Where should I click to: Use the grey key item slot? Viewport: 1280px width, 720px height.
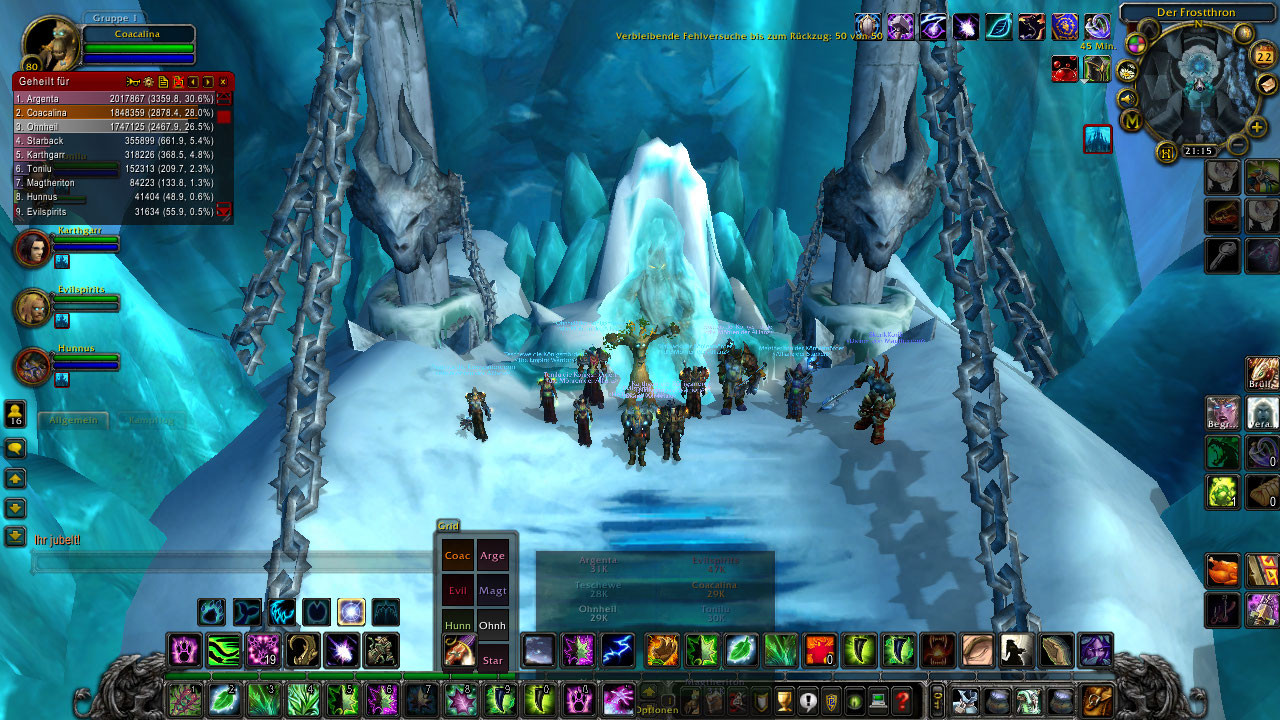pos(1222,255)
